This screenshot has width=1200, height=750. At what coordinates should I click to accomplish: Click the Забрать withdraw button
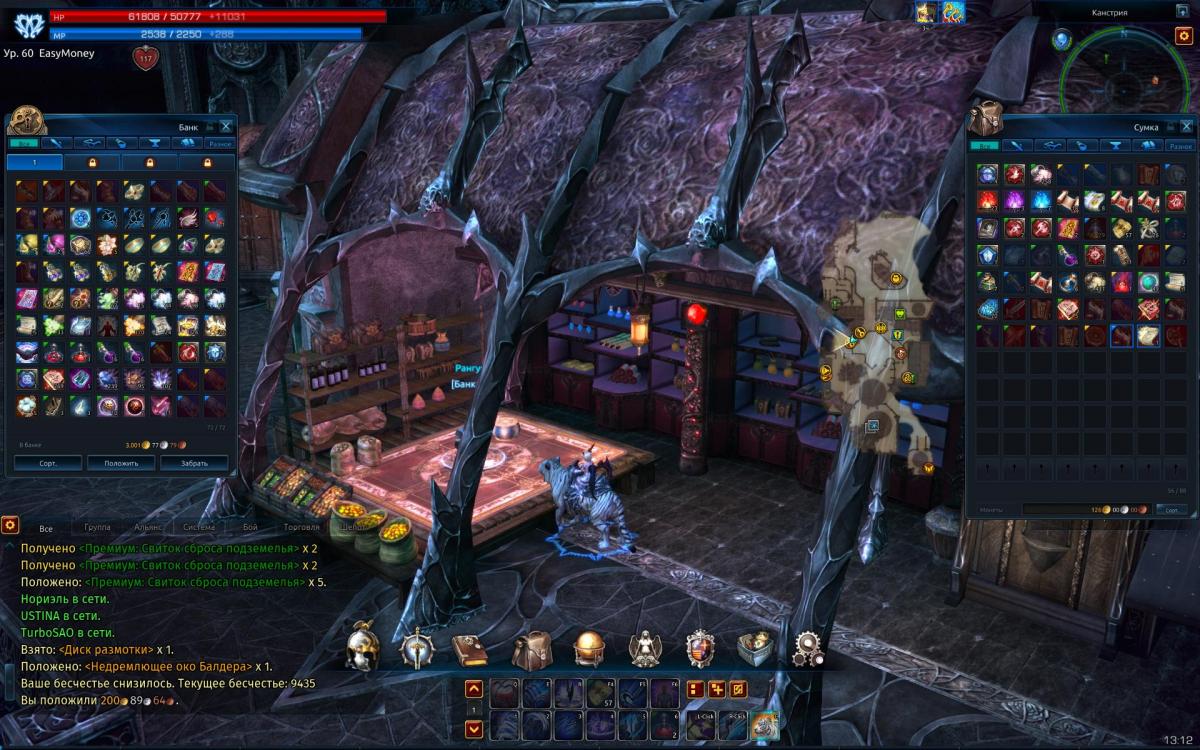(x=194, y=464)
